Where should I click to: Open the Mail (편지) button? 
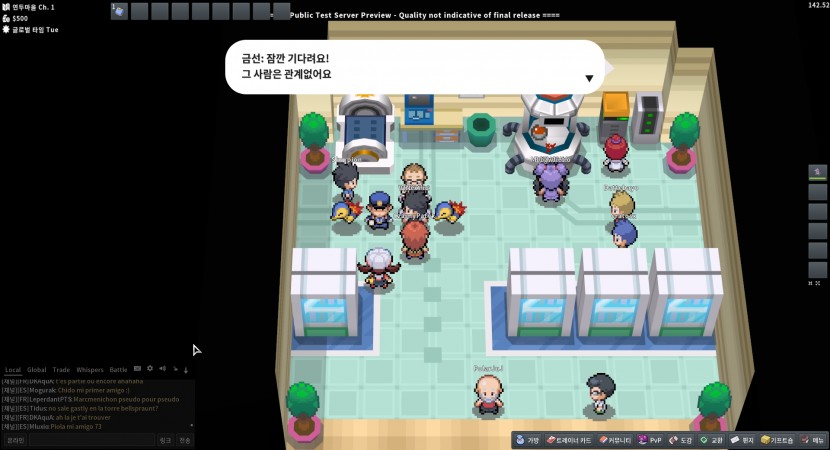coord(742,440)
